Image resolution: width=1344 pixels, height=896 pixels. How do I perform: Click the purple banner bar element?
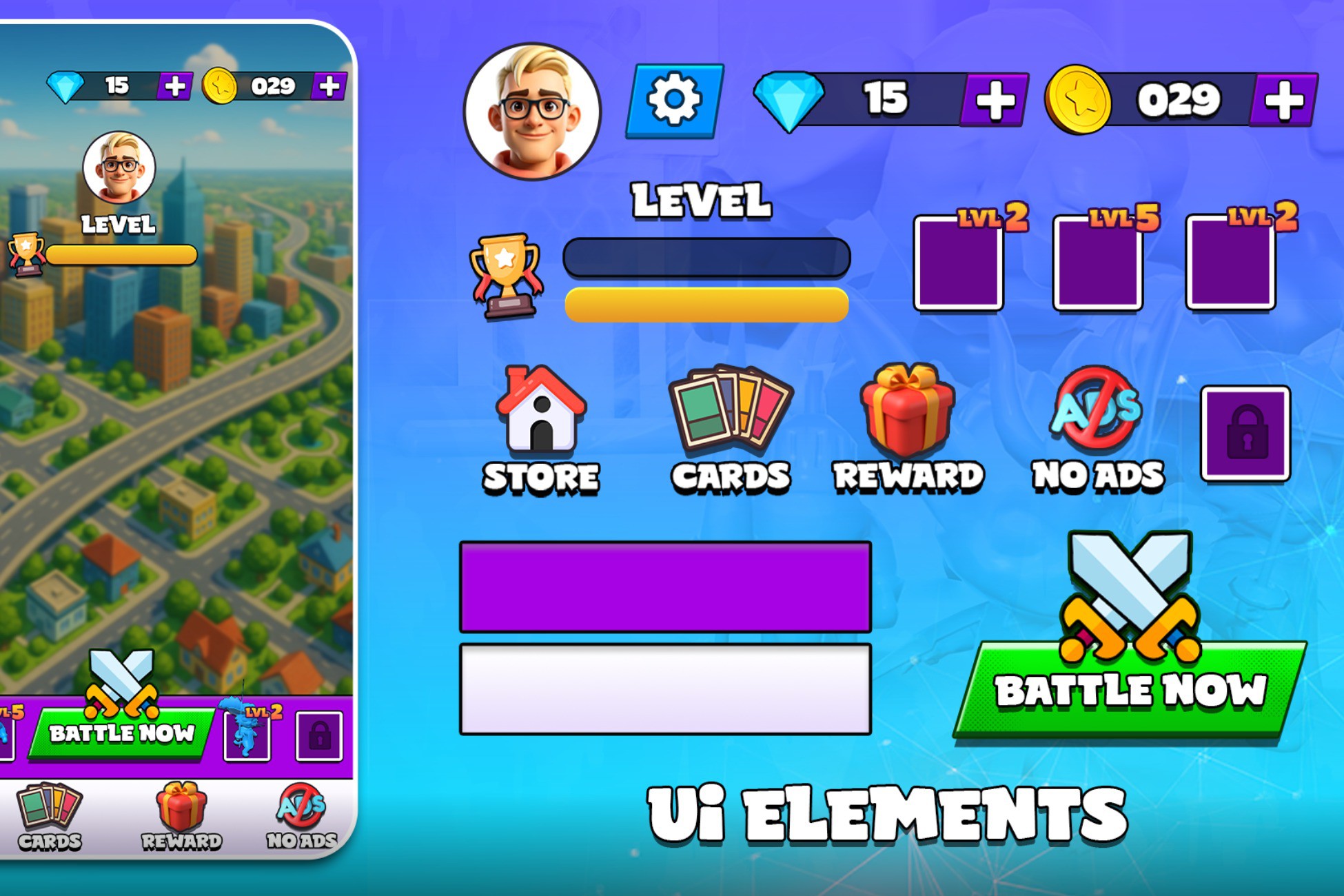pos(665,589)
